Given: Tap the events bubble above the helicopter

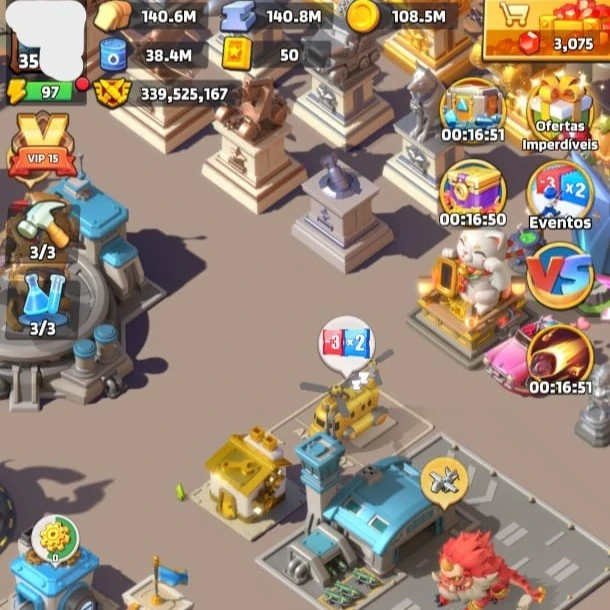Looking at the screenshot, I should (x=345, y=345).
